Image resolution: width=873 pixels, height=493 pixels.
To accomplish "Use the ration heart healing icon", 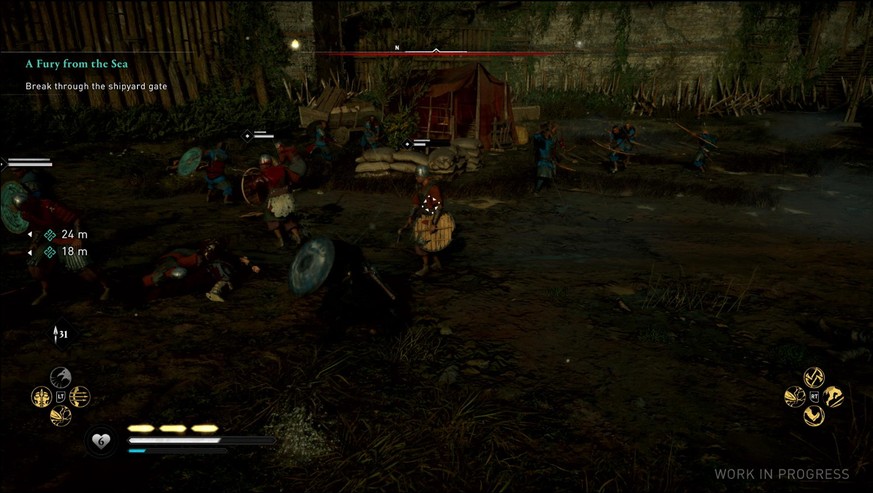I will (x=100, y=440).
